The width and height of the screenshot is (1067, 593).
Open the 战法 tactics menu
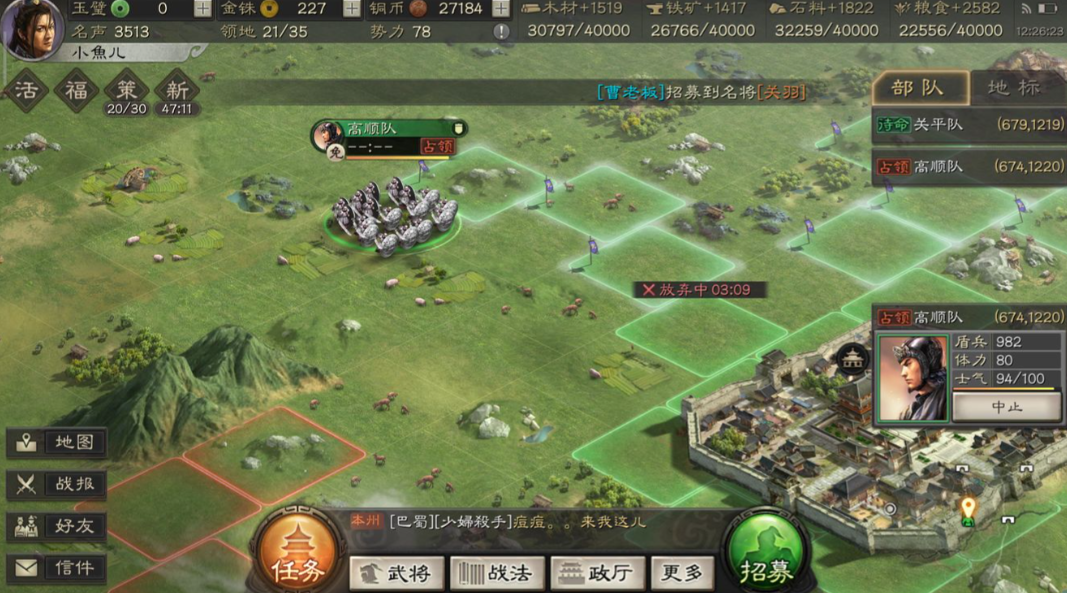click(497, 573)
